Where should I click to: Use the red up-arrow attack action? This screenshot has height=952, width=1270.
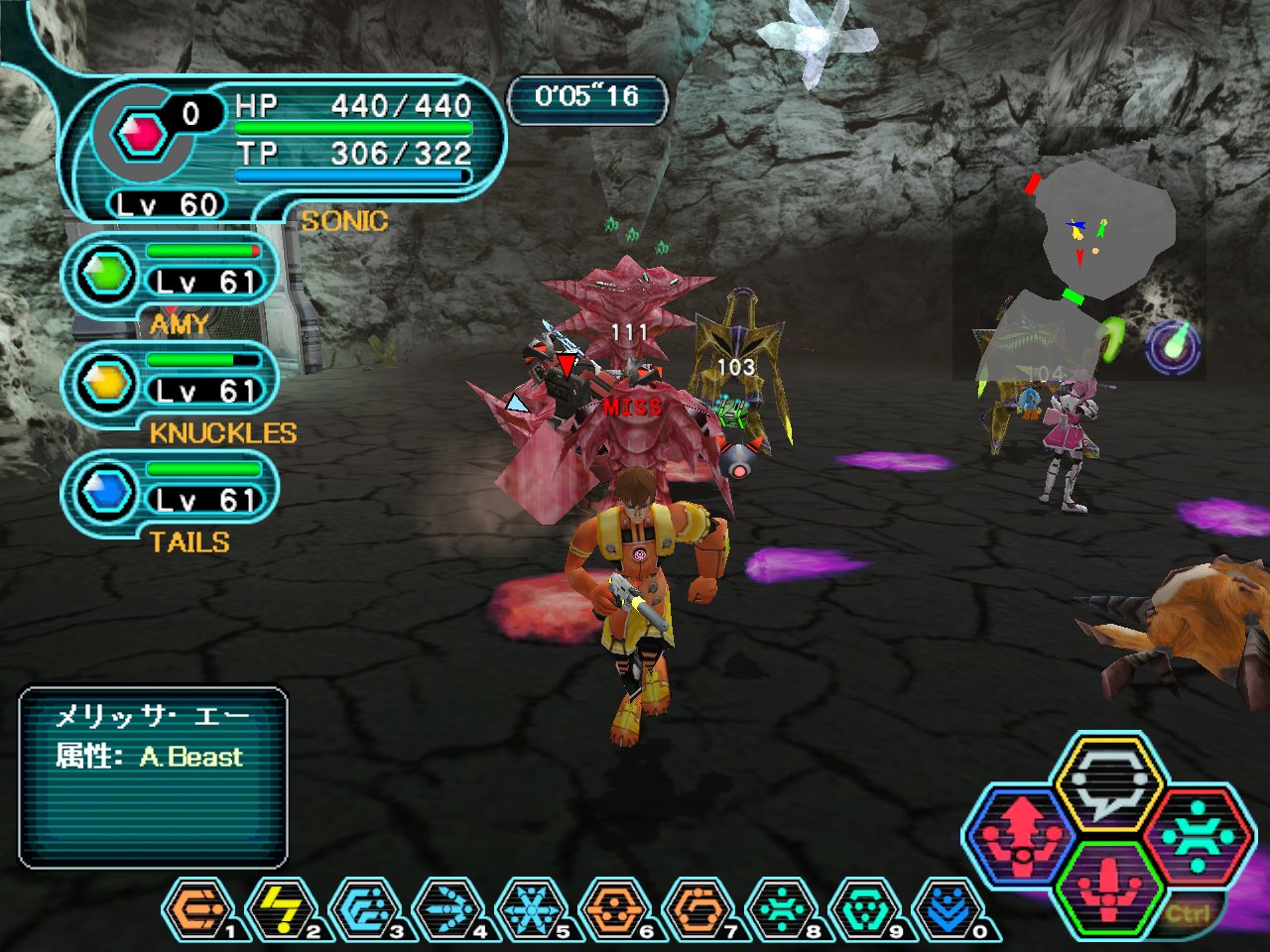pyautogui.click(x=1022, y=835)
